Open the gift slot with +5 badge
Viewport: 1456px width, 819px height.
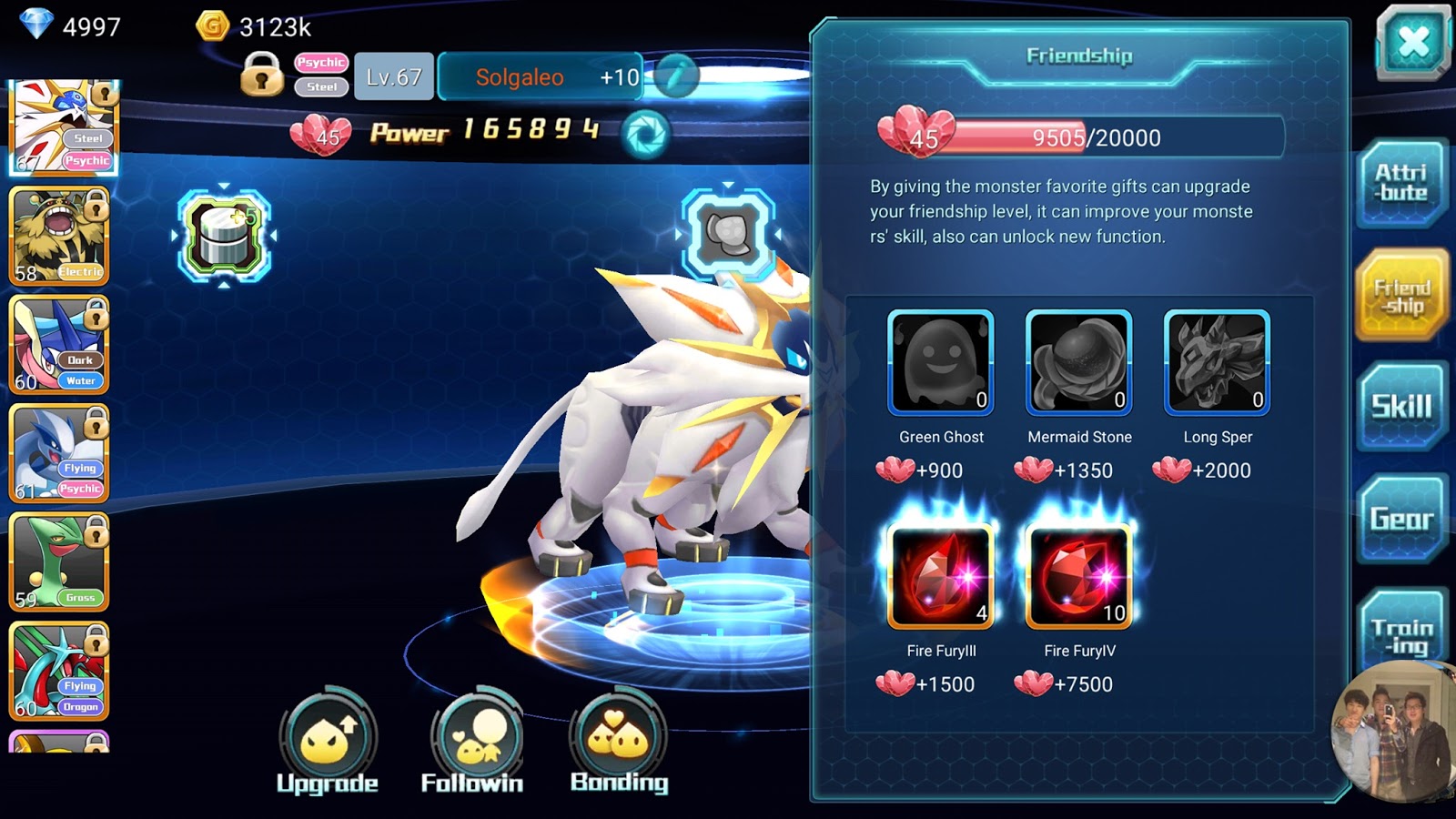(x=222, y=235)
